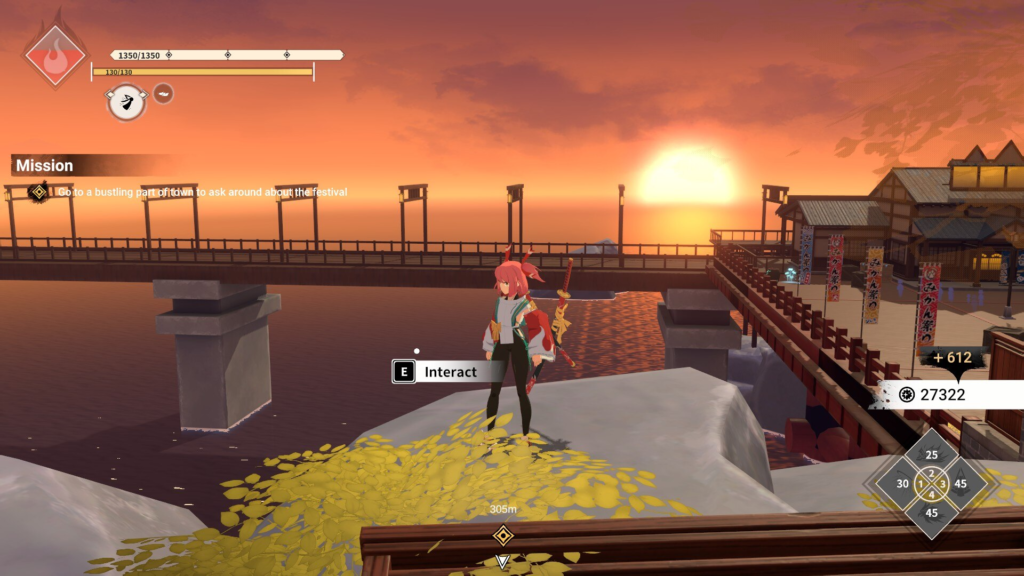Open the Mission tracker header
The height and width of the screenshot is (576, 1024).
(45, 165)
